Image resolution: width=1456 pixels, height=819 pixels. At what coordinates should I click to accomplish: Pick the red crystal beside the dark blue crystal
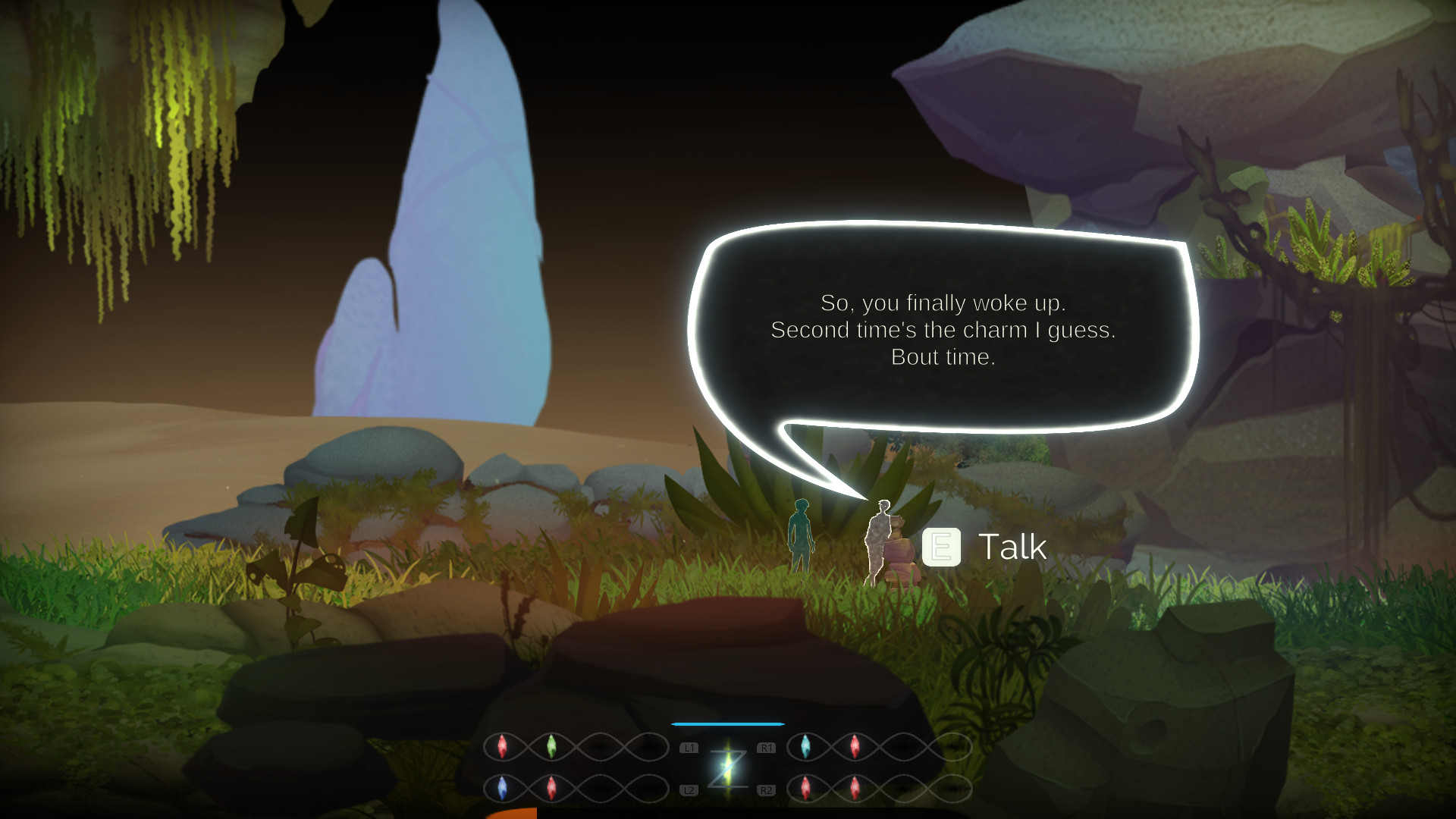(x=551, y=788)
